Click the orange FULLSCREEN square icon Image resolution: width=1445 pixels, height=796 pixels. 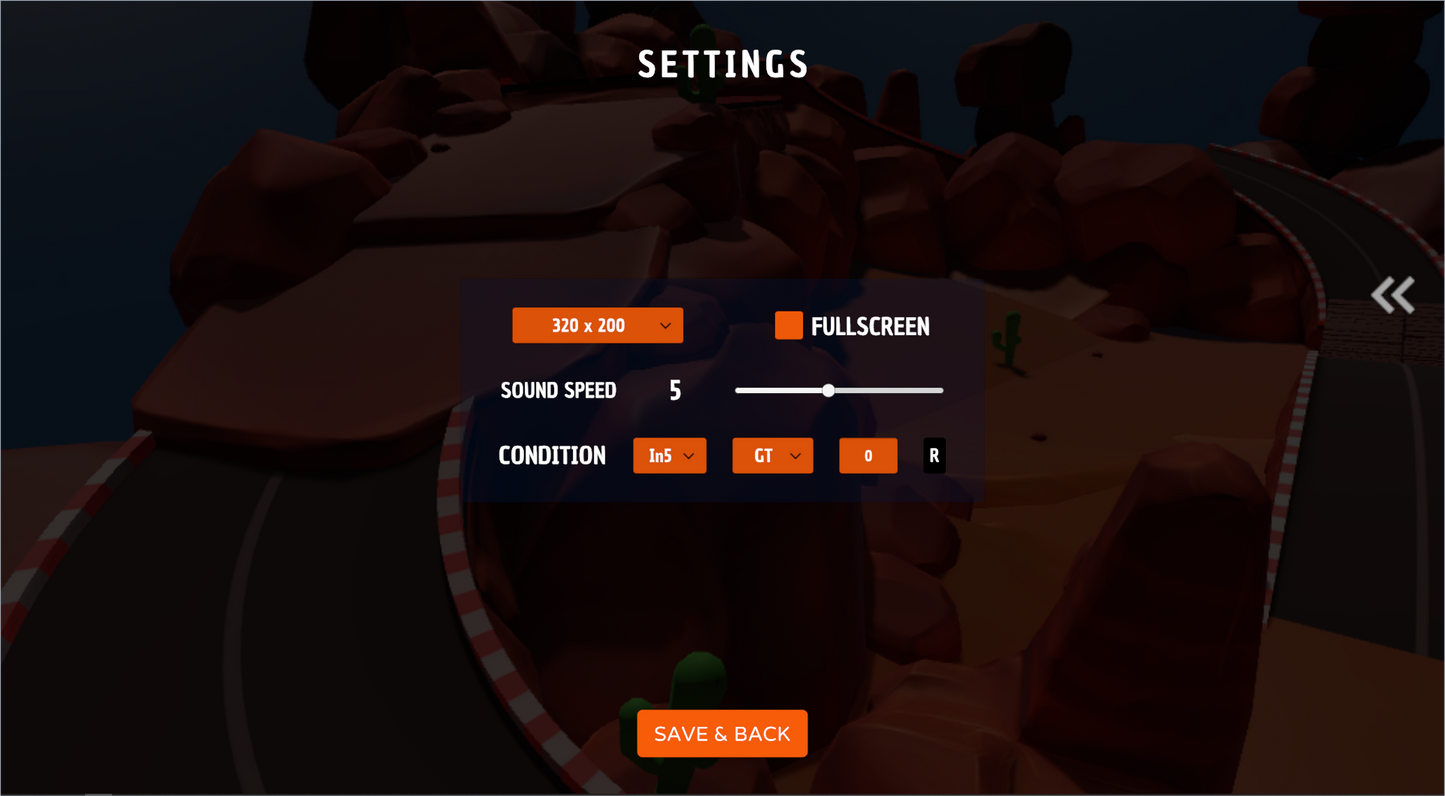(x=788, y=325)
